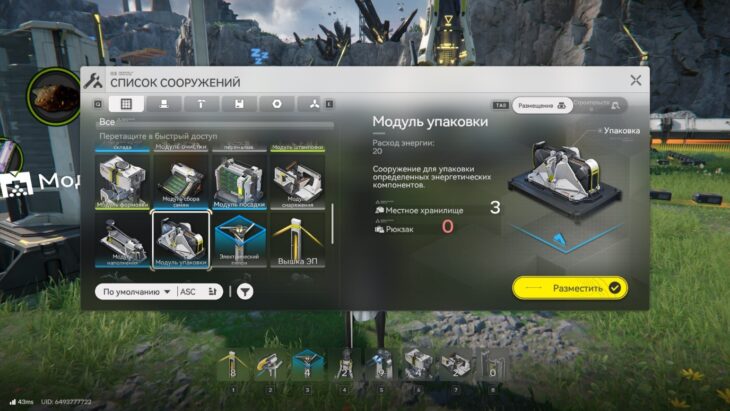The image size is (730, 411).
Task: Select the Модуль снаряжения tile
Action: point(297,181)
